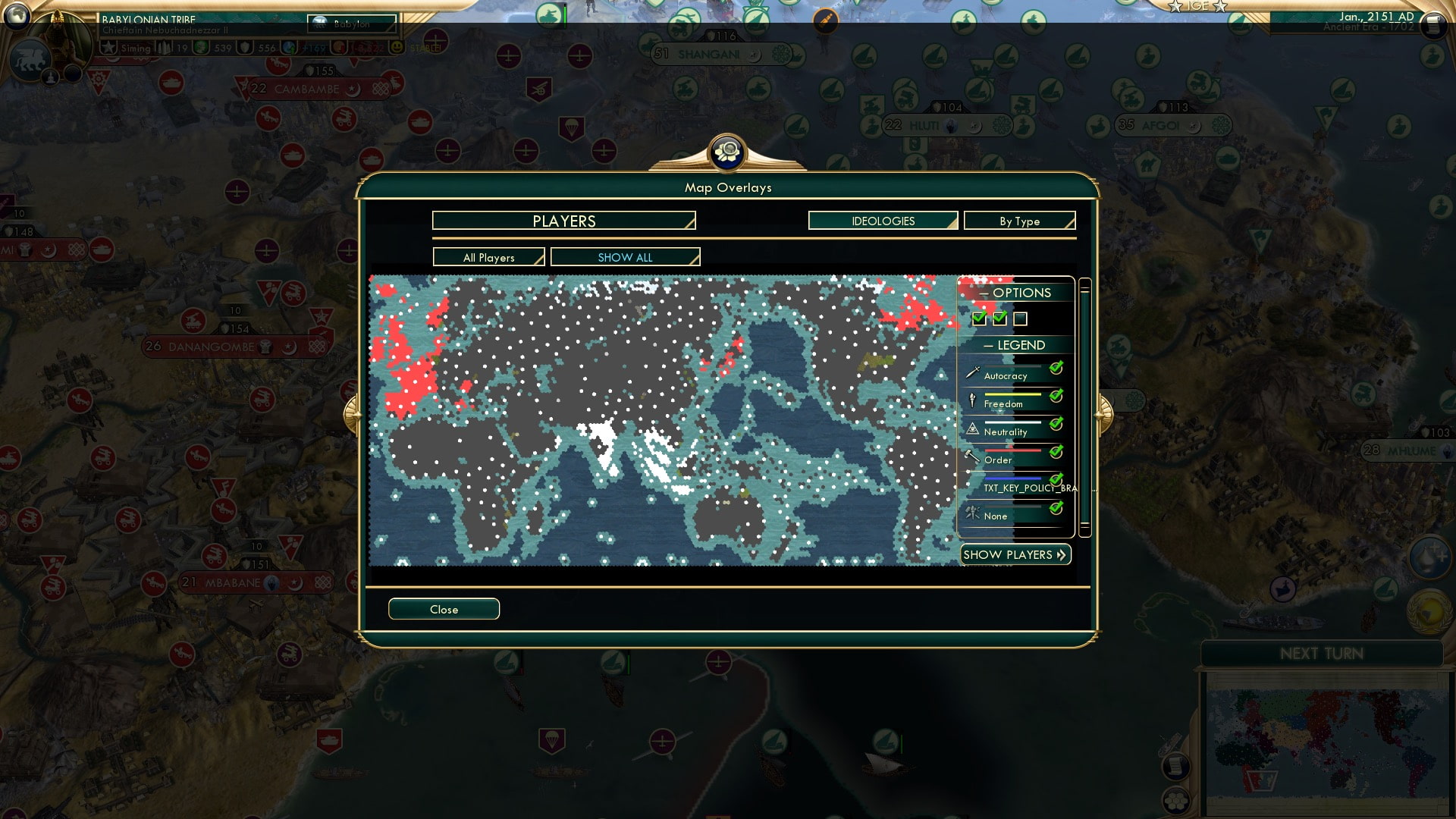Enable the empty third Options checkbox

pyautogui.click(x=1021, y=319)
